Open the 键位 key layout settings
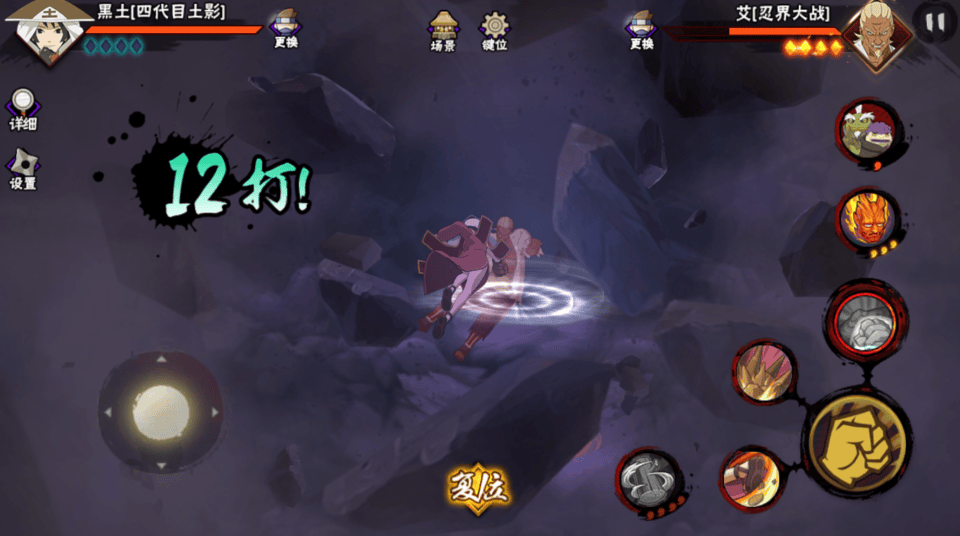Screen dimensions: 960x536 (494, 31)
